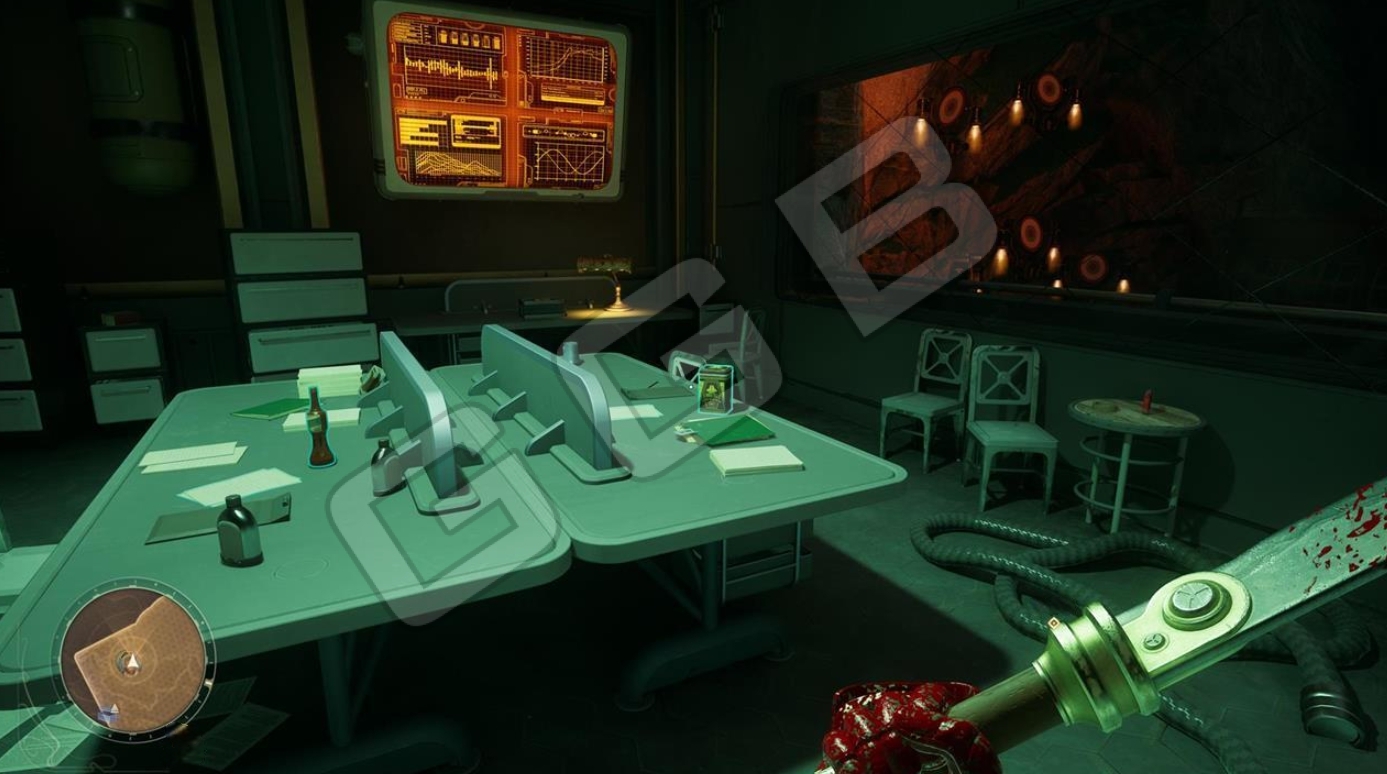
Task: Open the circular minimap
Action: pyautogui.click(x=127, y=662)
